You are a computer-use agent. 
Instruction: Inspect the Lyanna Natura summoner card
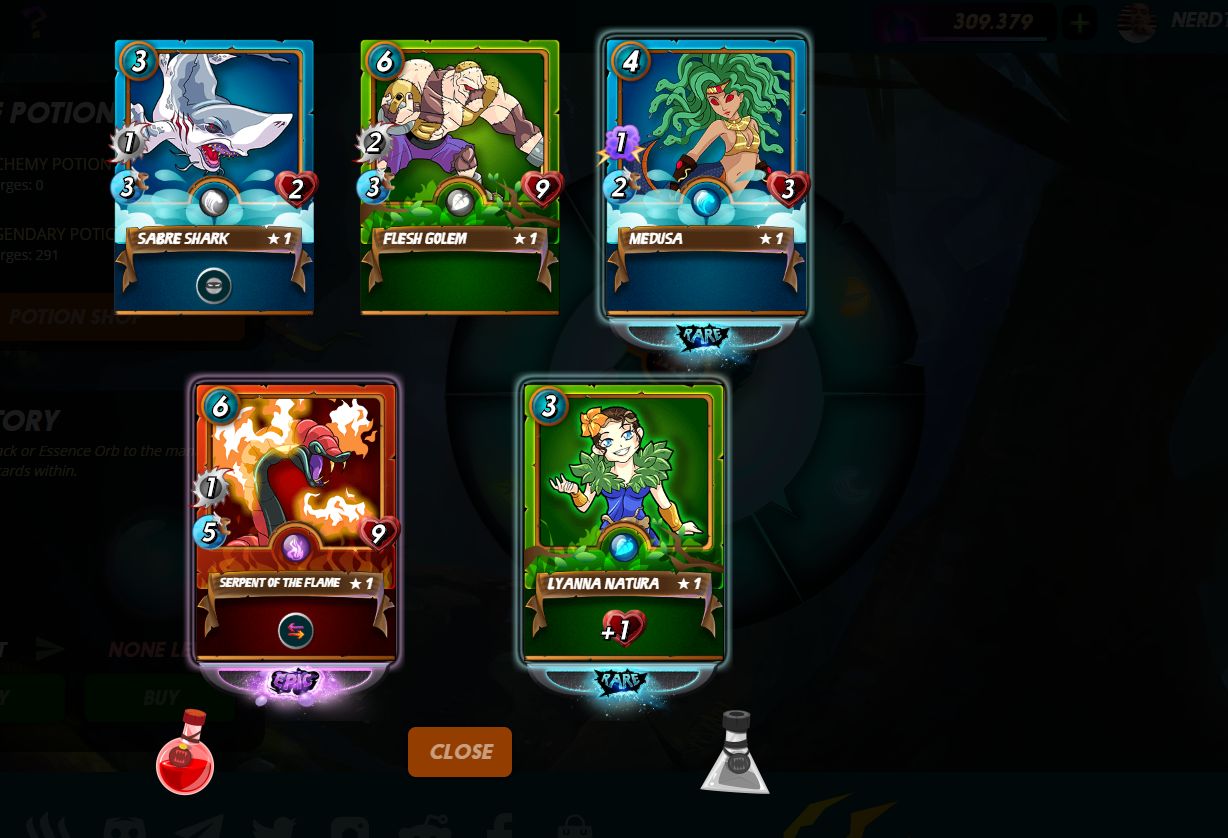coord(623,522)
